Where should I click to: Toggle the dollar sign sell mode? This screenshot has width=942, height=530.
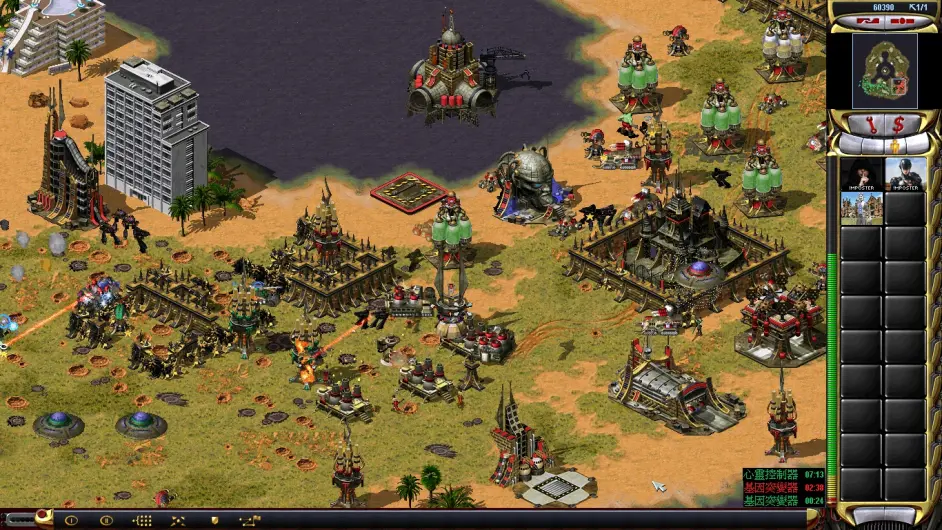click(x=899, y=124)
